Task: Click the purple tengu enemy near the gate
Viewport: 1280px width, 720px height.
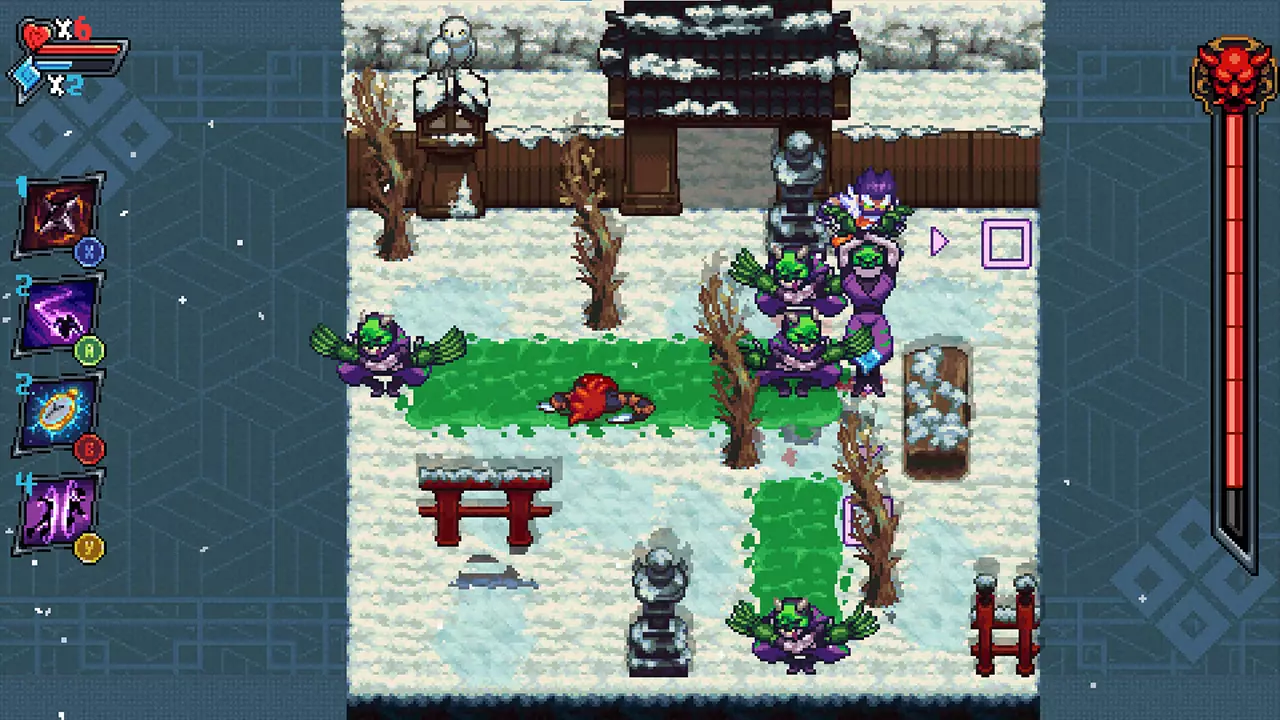Action: click(865, 210)
